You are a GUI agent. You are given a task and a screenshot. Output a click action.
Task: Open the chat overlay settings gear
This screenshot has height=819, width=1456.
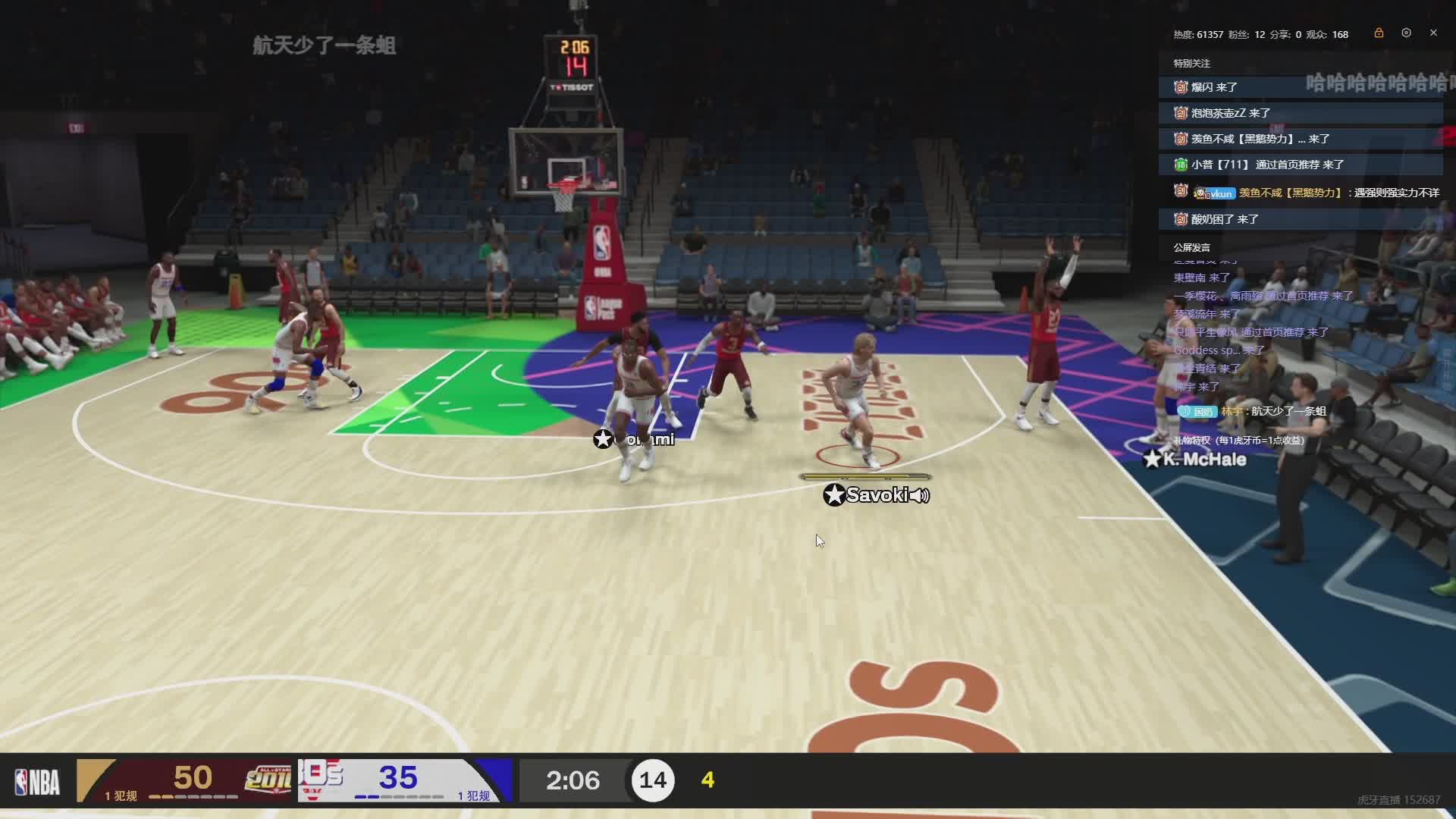(1406, 33)
